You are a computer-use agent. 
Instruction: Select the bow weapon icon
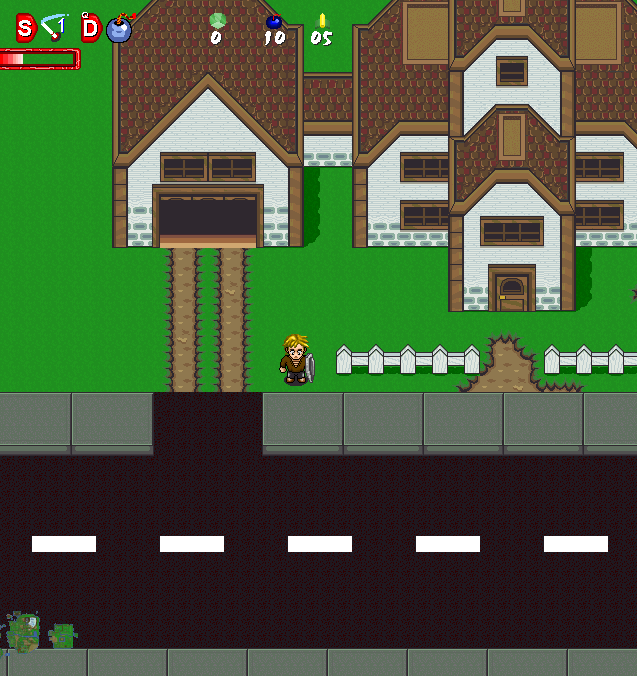pos(53,27)
